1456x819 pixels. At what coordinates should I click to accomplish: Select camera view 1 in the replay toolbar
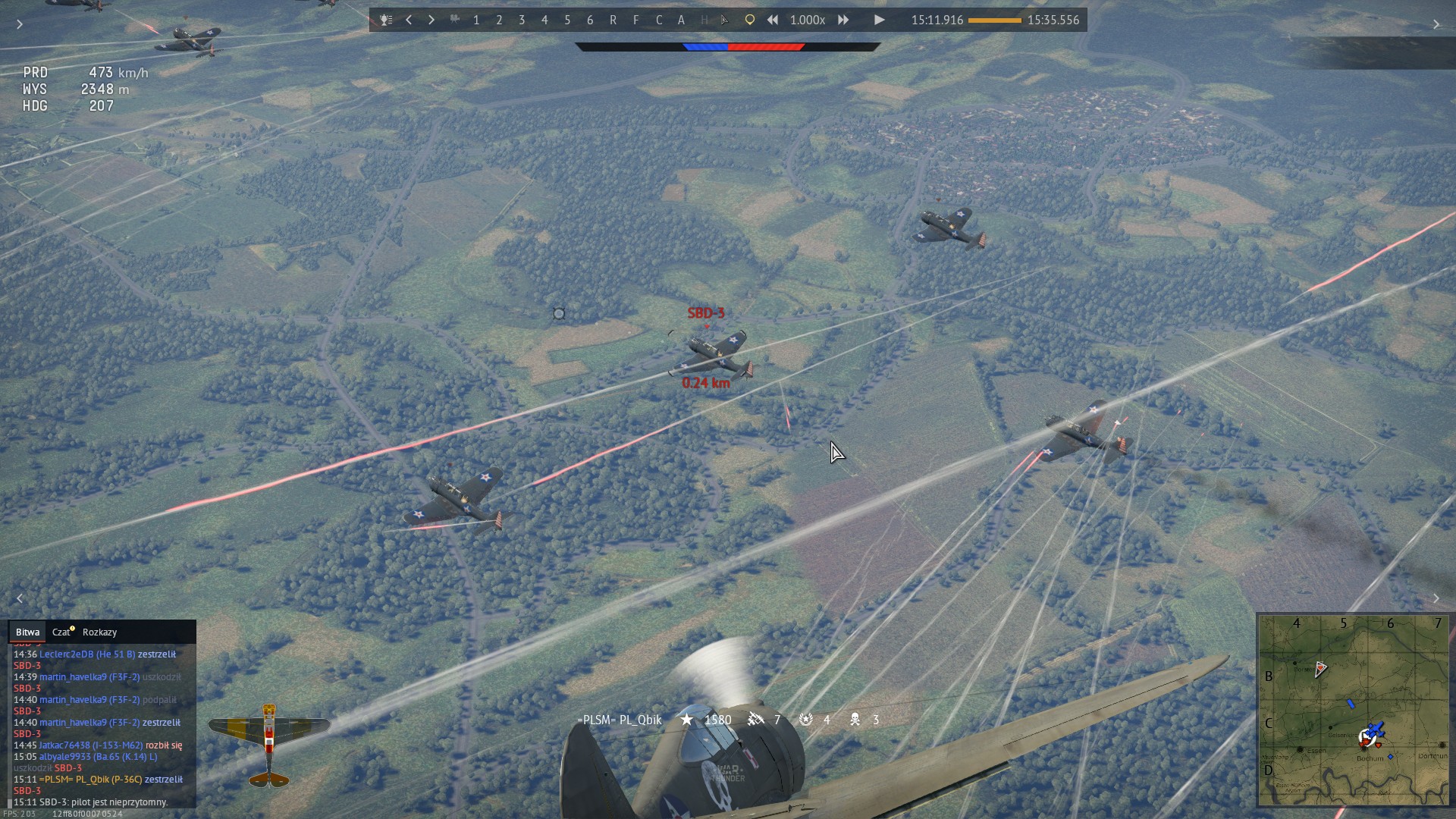pyautogui.click(x=476, y=20)
